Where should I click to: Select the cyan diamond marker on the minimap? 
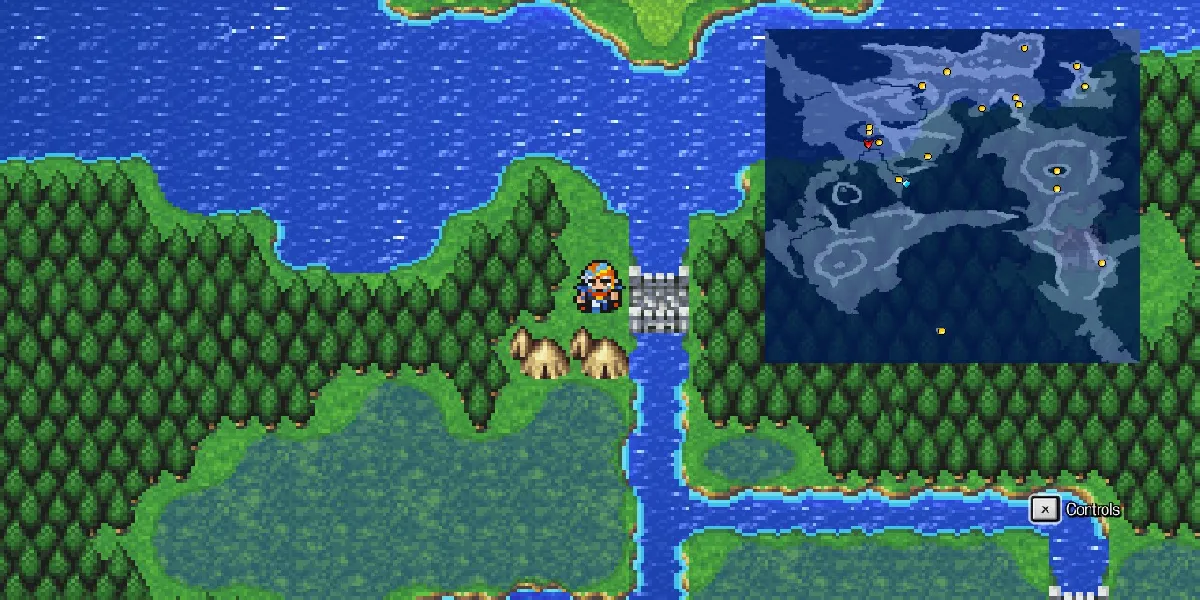[906, 183]
